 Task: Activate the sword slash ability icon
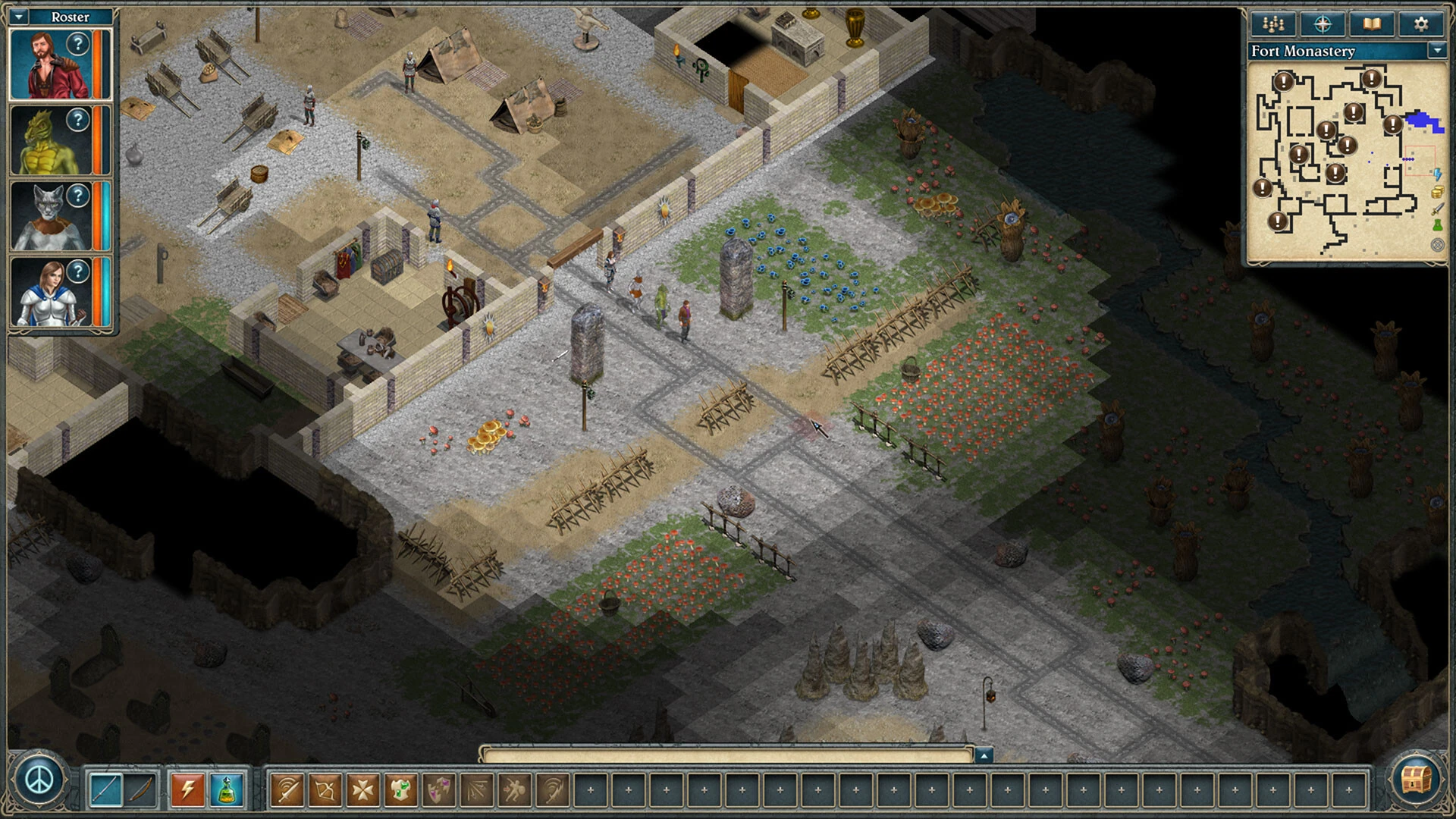287,789
